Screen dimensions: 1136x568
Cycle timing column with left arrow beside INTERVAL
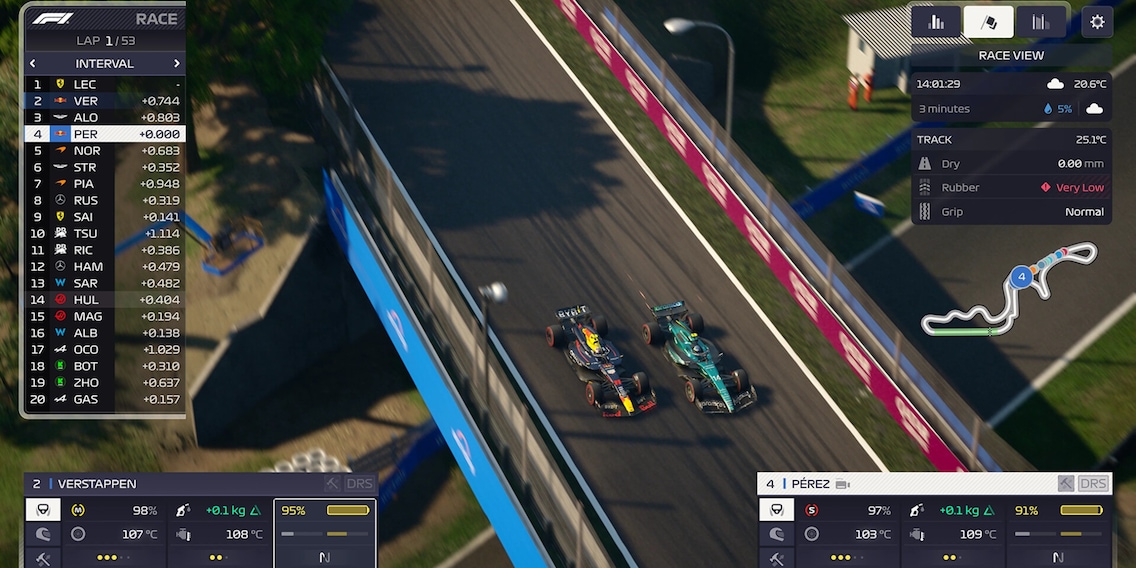(x=33, y=64)
